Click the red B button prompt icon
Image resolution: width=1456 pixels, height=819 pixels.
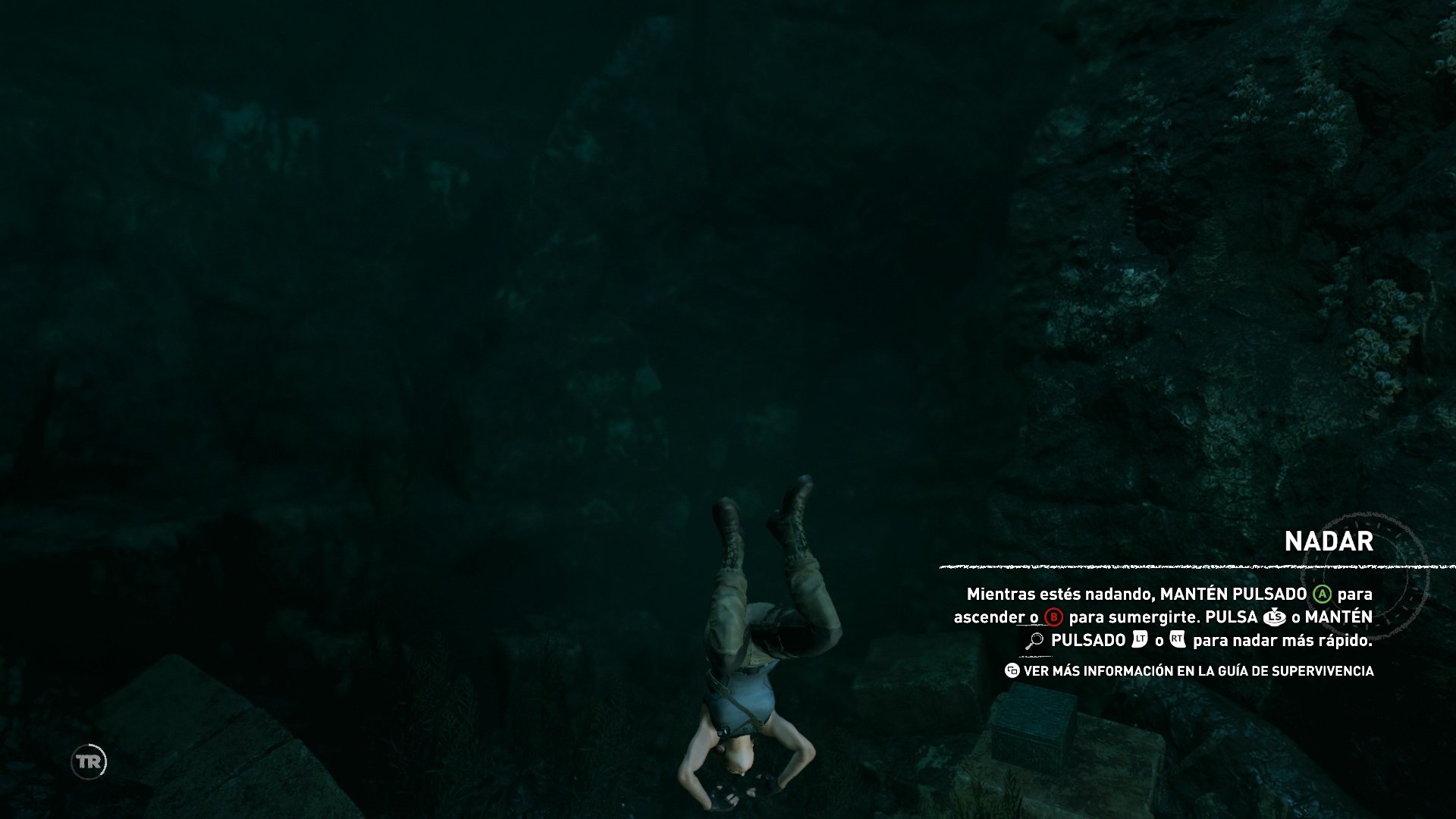[1054, 617]
